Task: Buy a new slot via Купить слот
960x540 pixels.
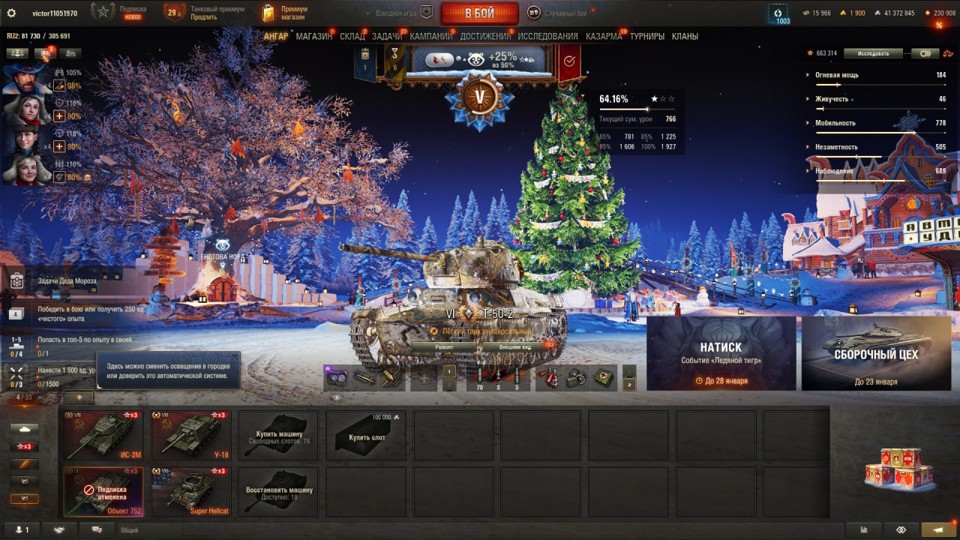Action: (x=367, y=435)
